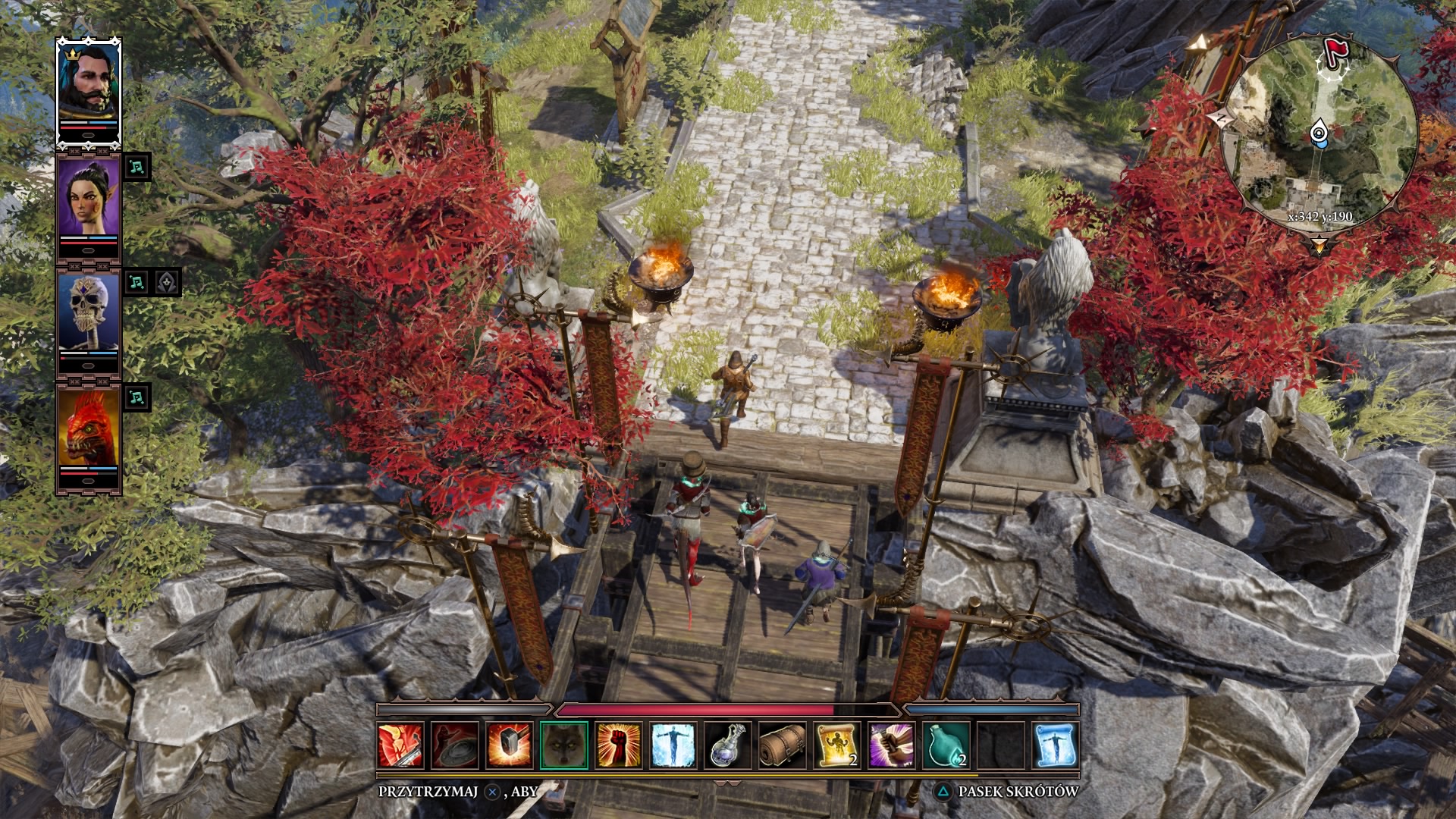The height and width of the screenshot is (819, 1456).
Task: Use the shield throw skill
Action: tap(455, 745)
